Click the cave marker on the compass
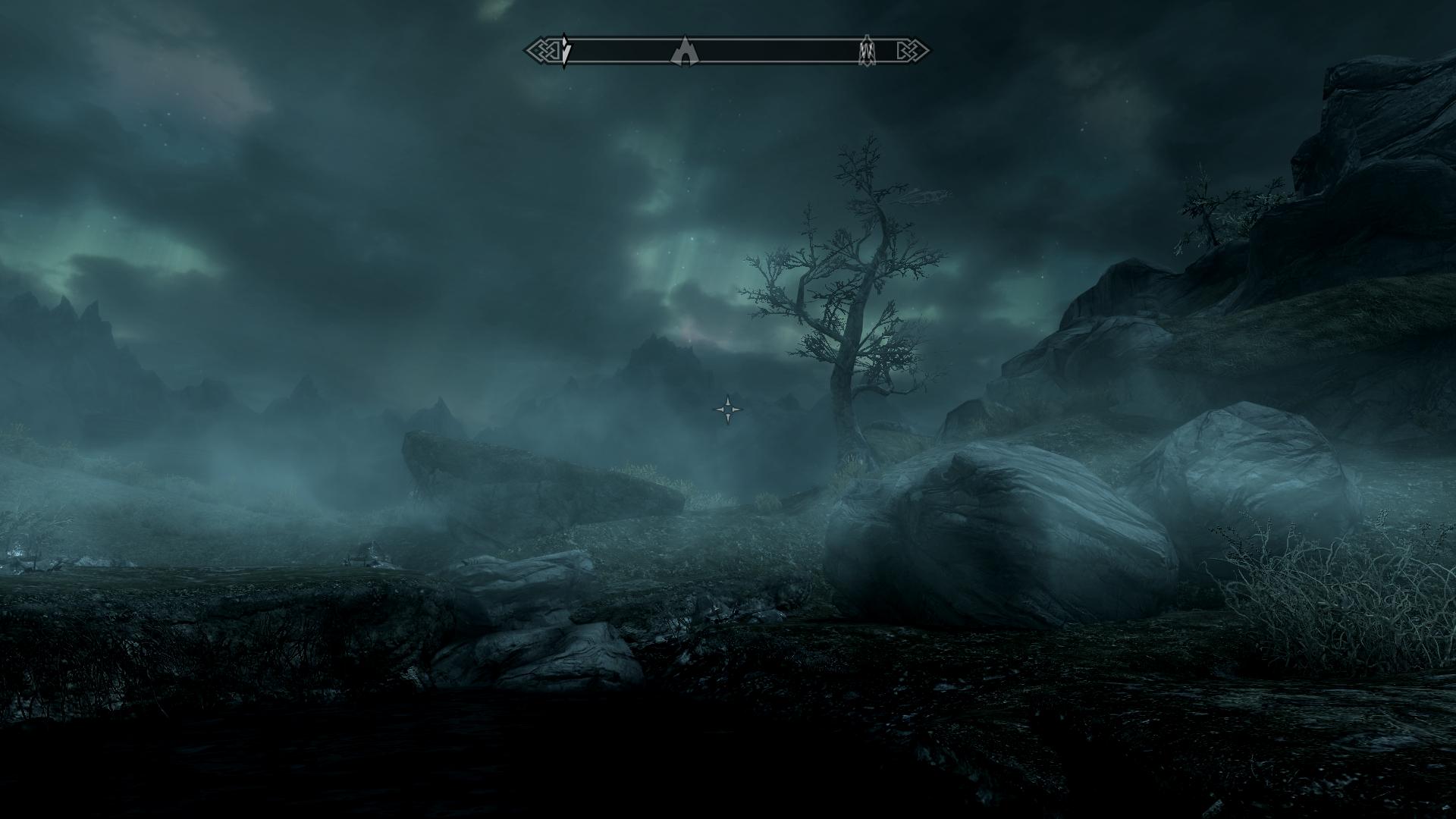1456x819 pixels. [x=685, y=52]
